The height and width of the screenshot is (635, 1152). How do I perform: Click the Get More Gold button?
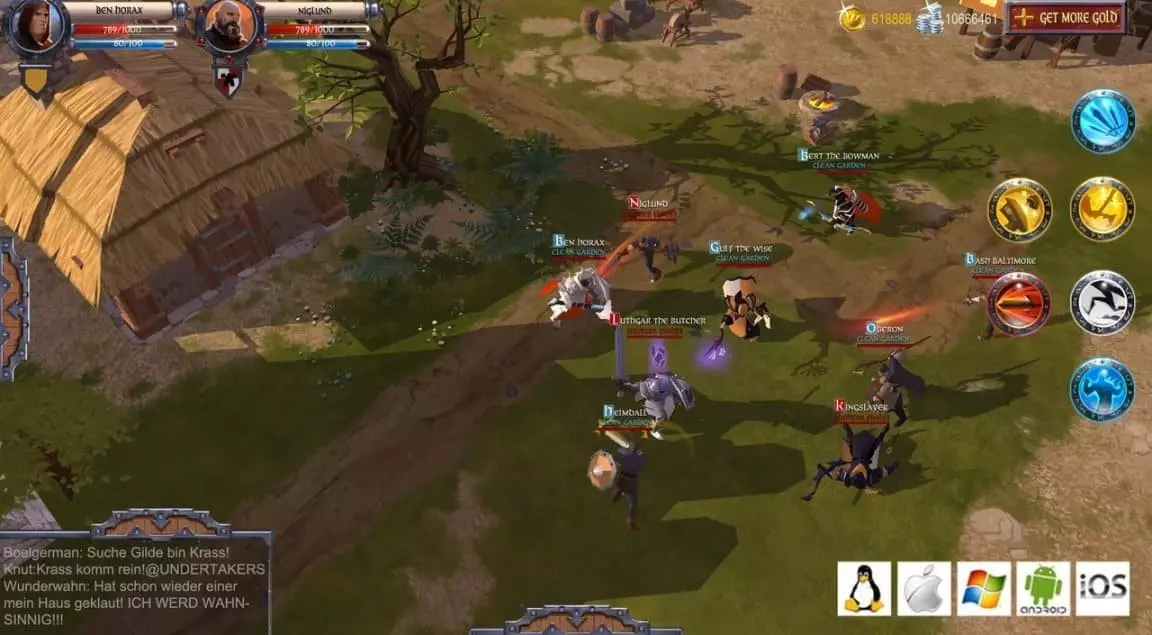coord(1067,17)
